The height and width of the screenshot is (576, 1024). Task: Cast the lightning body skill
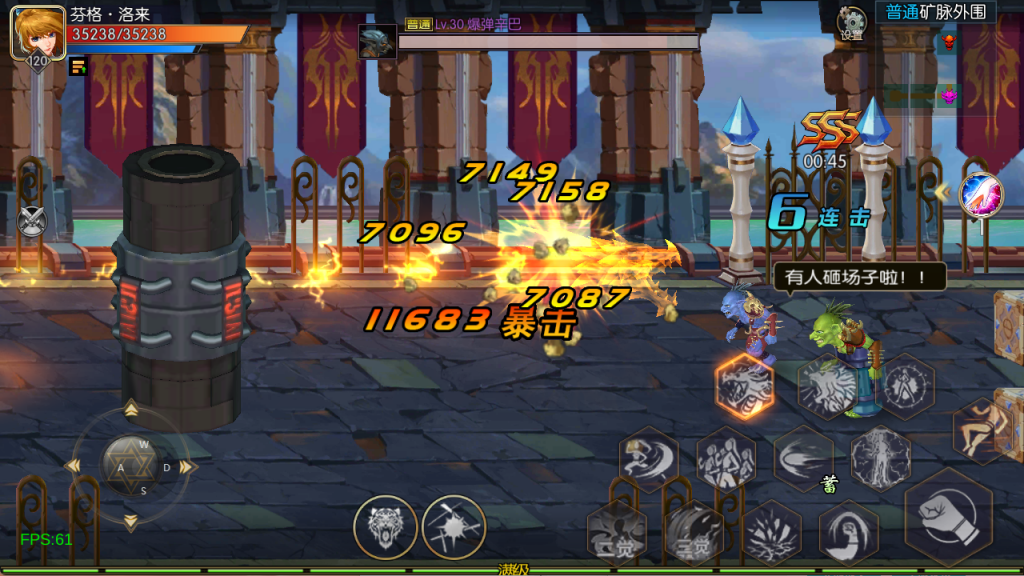(x=879, y=459)
